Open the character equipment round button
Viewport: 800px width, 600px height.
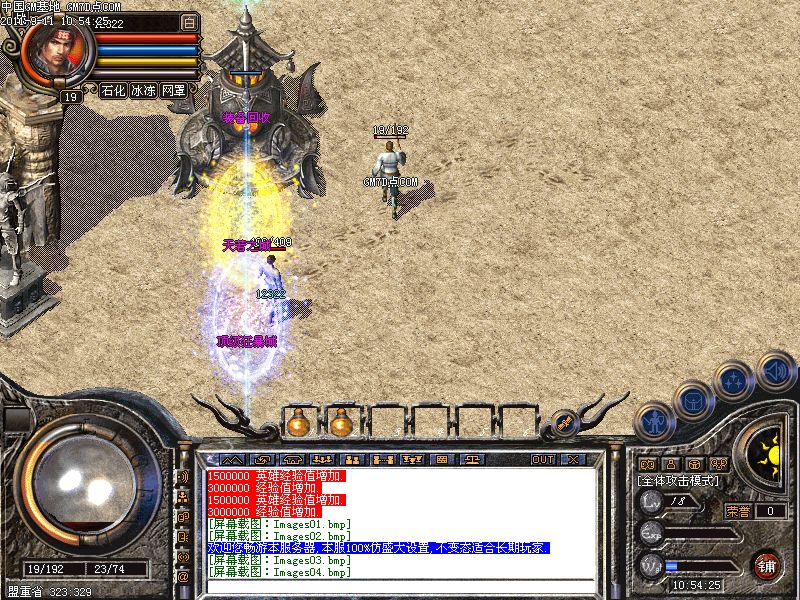tap(654, 422)
